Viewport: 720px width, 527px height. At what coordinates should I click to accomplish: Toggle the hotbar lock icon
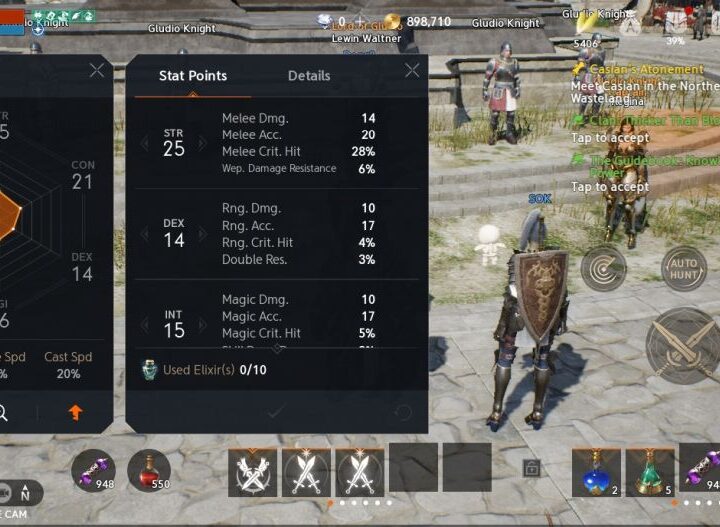532,468
